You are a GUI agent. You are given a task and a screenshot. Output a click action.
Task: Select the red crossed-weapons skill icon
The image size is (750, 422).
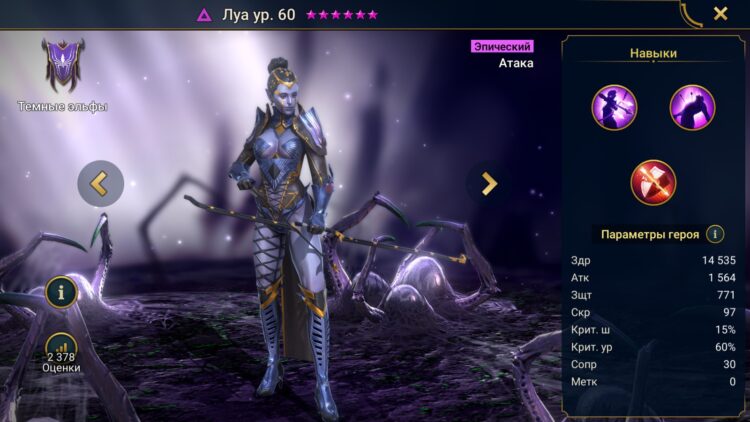[x=653, y=182]
